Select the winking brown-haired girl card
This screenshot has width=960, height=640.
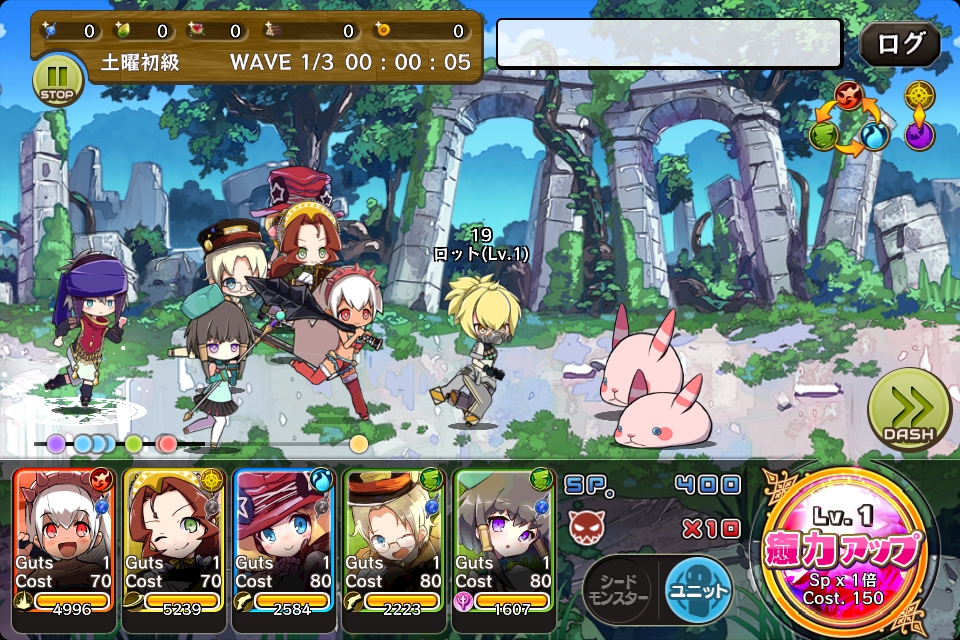click(174, 538)
